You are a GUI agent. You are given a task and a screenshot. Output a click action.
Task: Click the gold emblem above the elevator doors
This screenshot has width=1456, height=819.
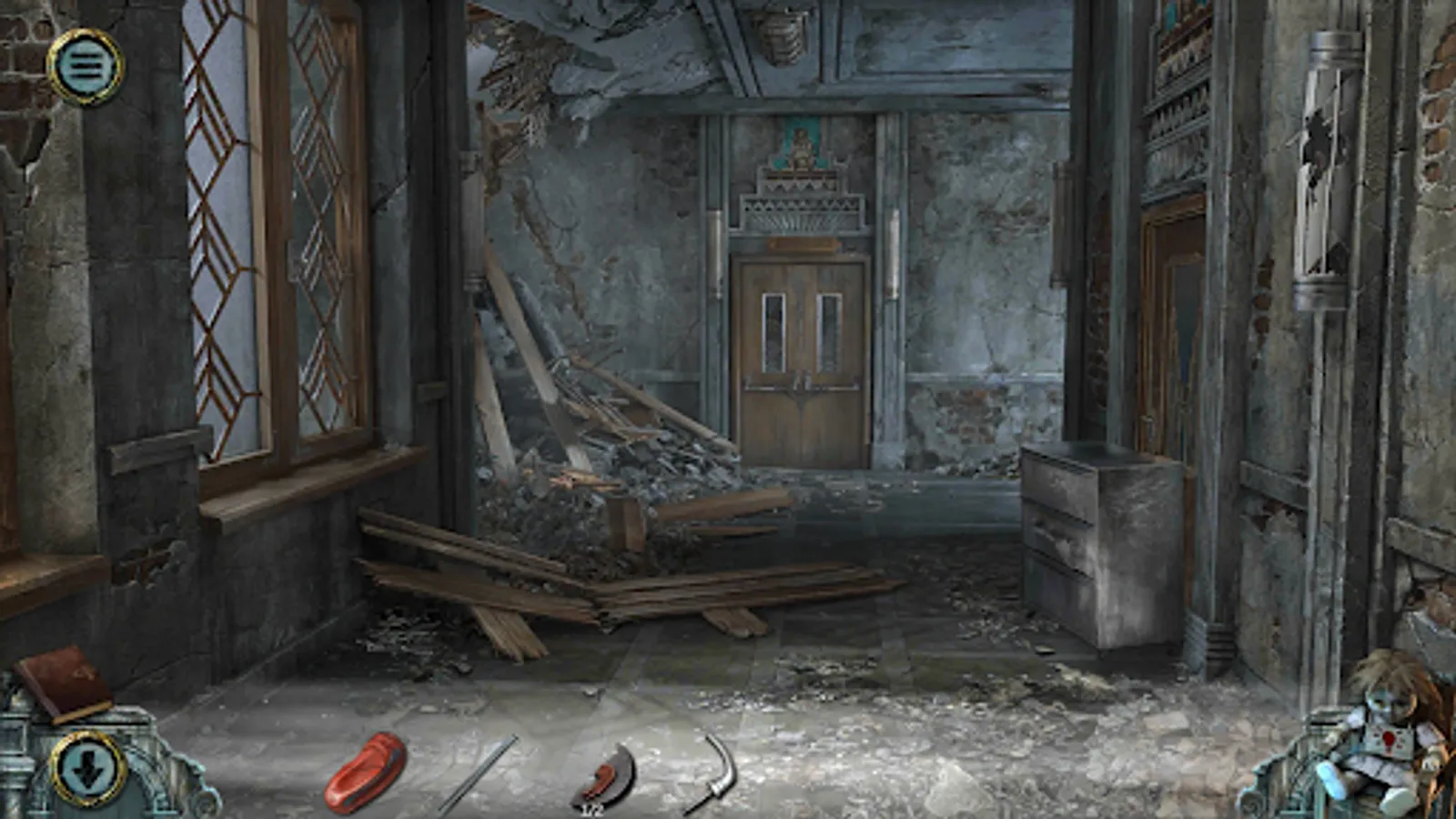tap(799, 146)
